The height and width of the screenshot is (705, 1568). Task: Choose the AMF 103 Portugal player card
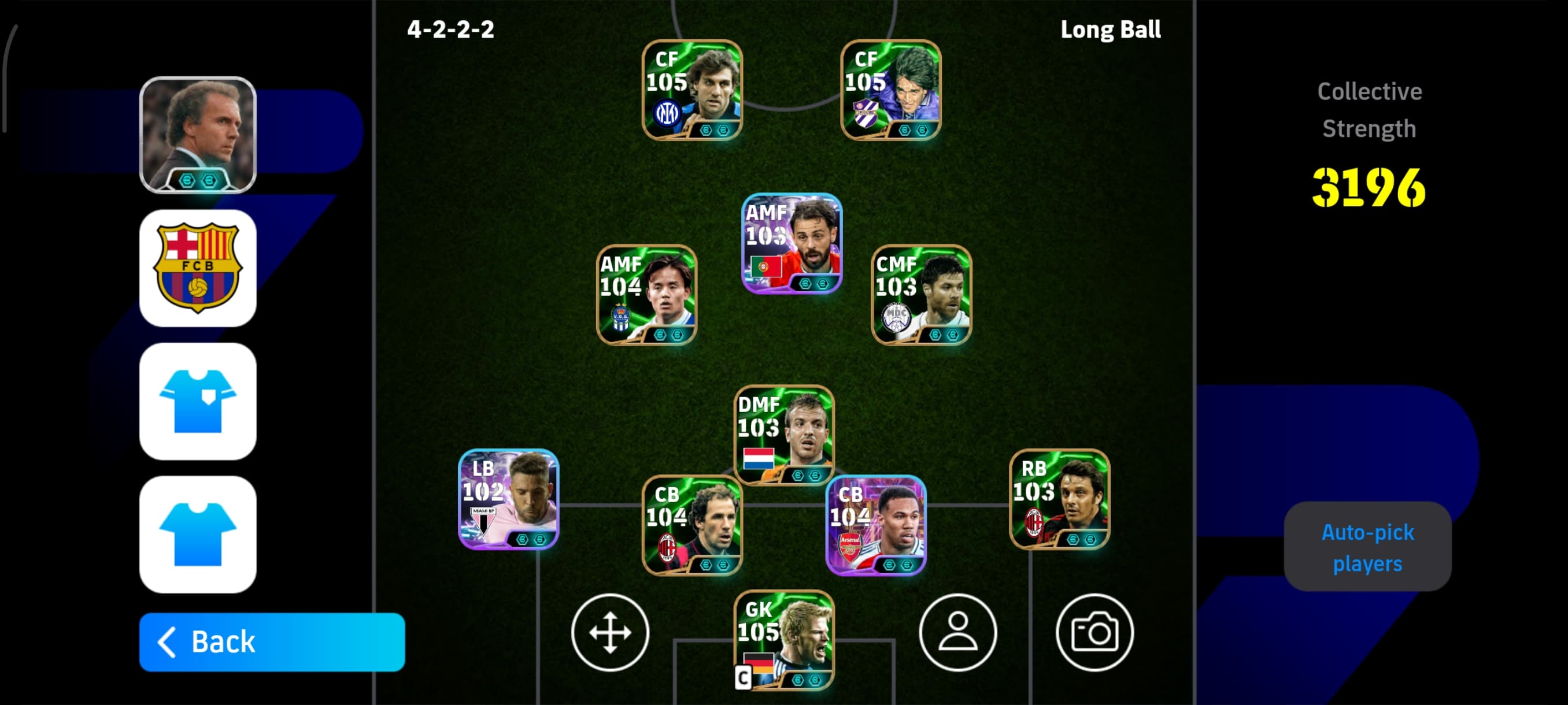coord(792,243)
